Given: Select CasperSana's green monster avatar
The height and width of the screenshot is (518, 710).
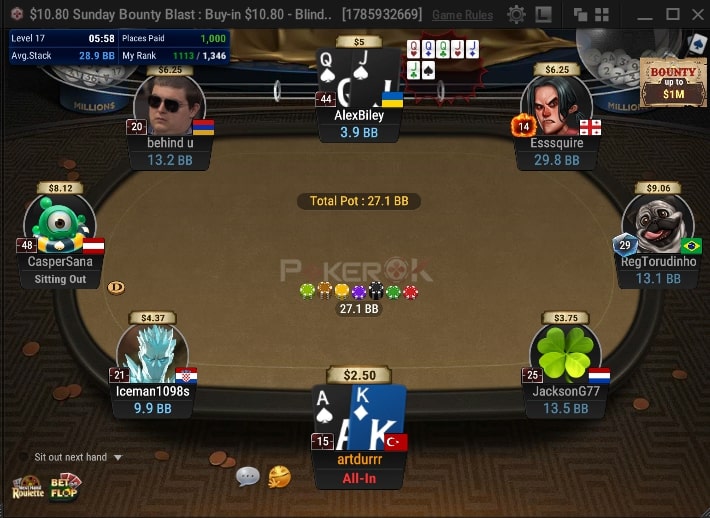Looking at the screenshot, I should (60, 223).
